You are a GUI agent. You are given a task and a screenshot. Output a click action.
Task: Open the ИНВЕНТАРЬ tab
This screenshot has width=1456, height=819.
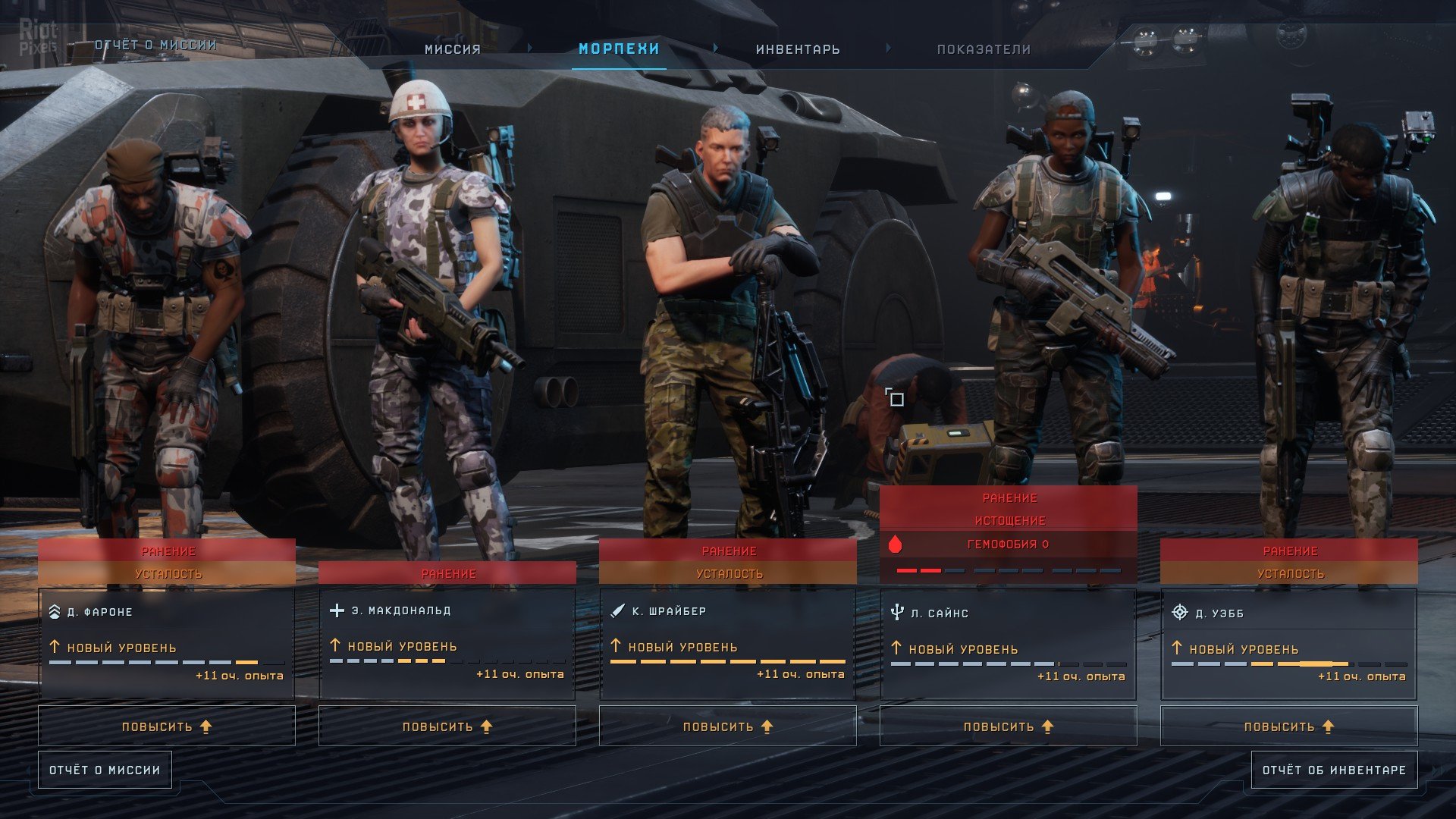click(798, 49)
